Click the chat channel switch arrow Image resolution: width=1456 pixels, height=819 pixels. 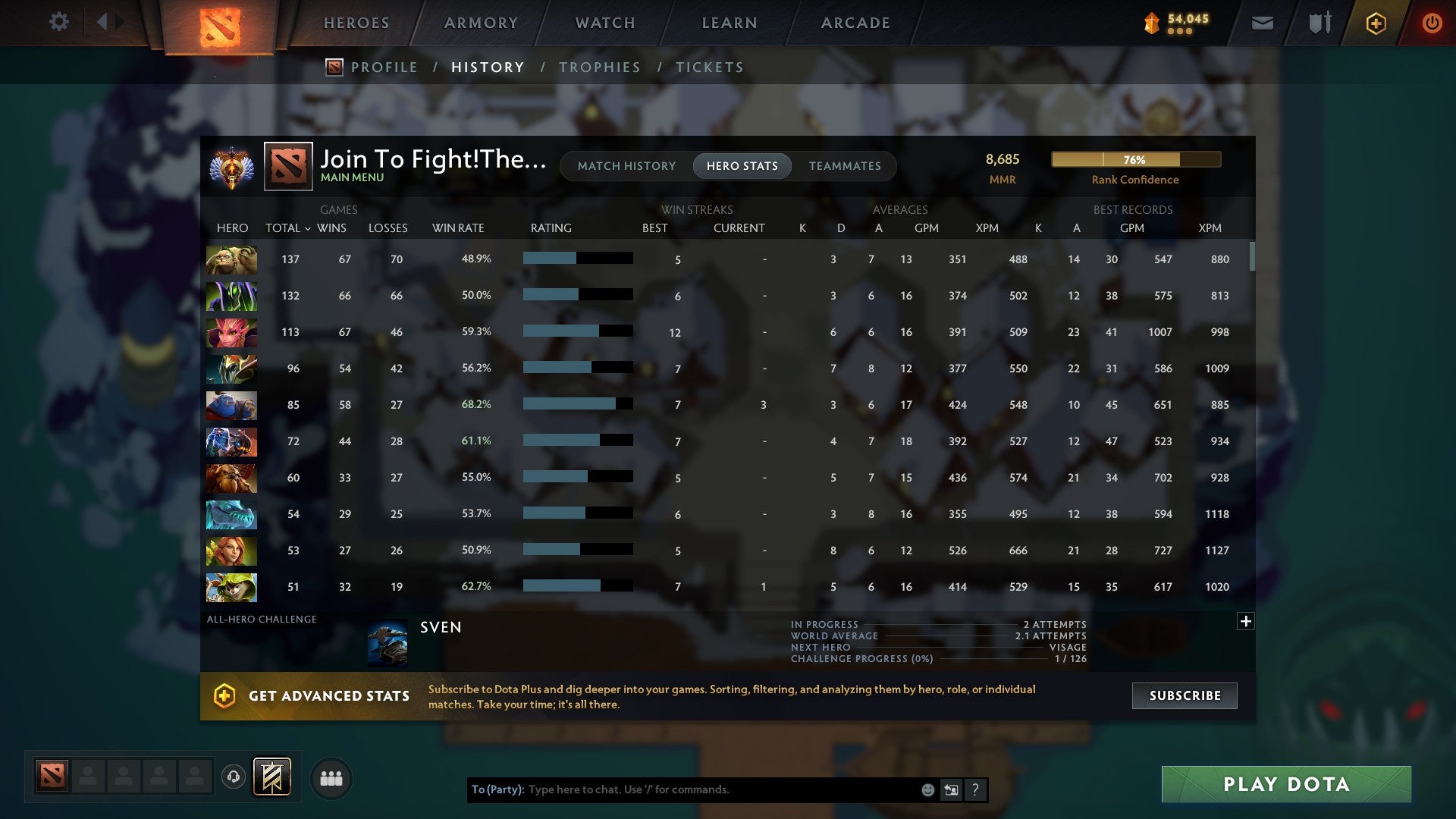pyautogui.click(x=951, y=789)
